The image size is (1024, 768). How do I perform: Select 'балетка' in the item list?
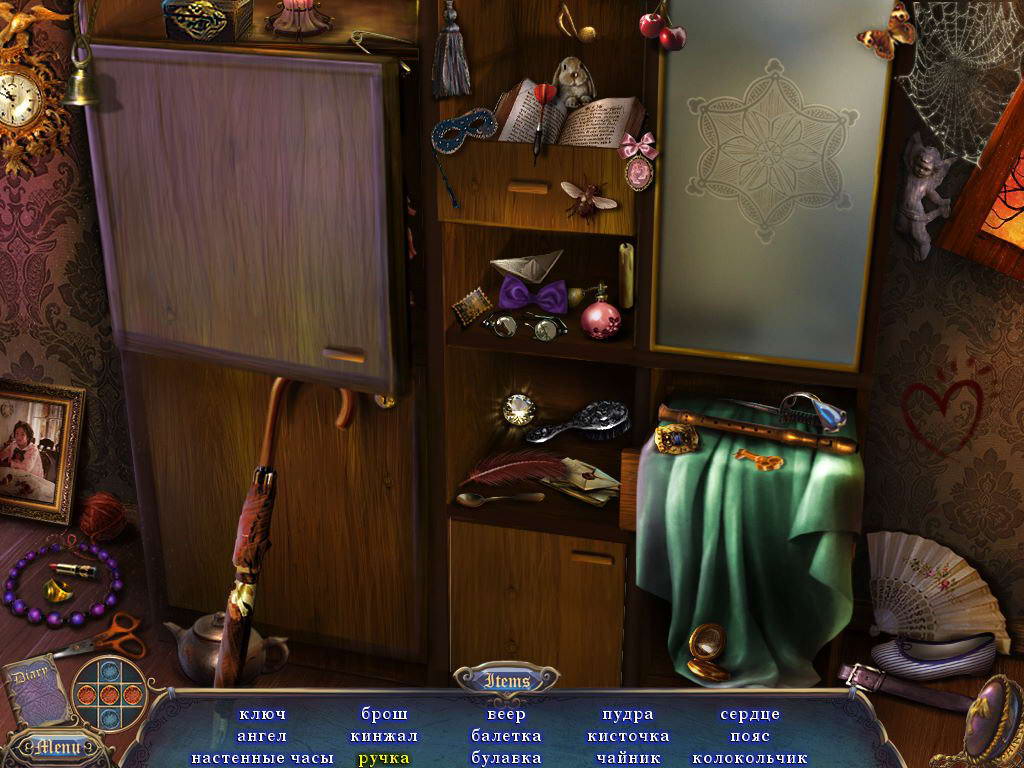(x=506, y=736)
